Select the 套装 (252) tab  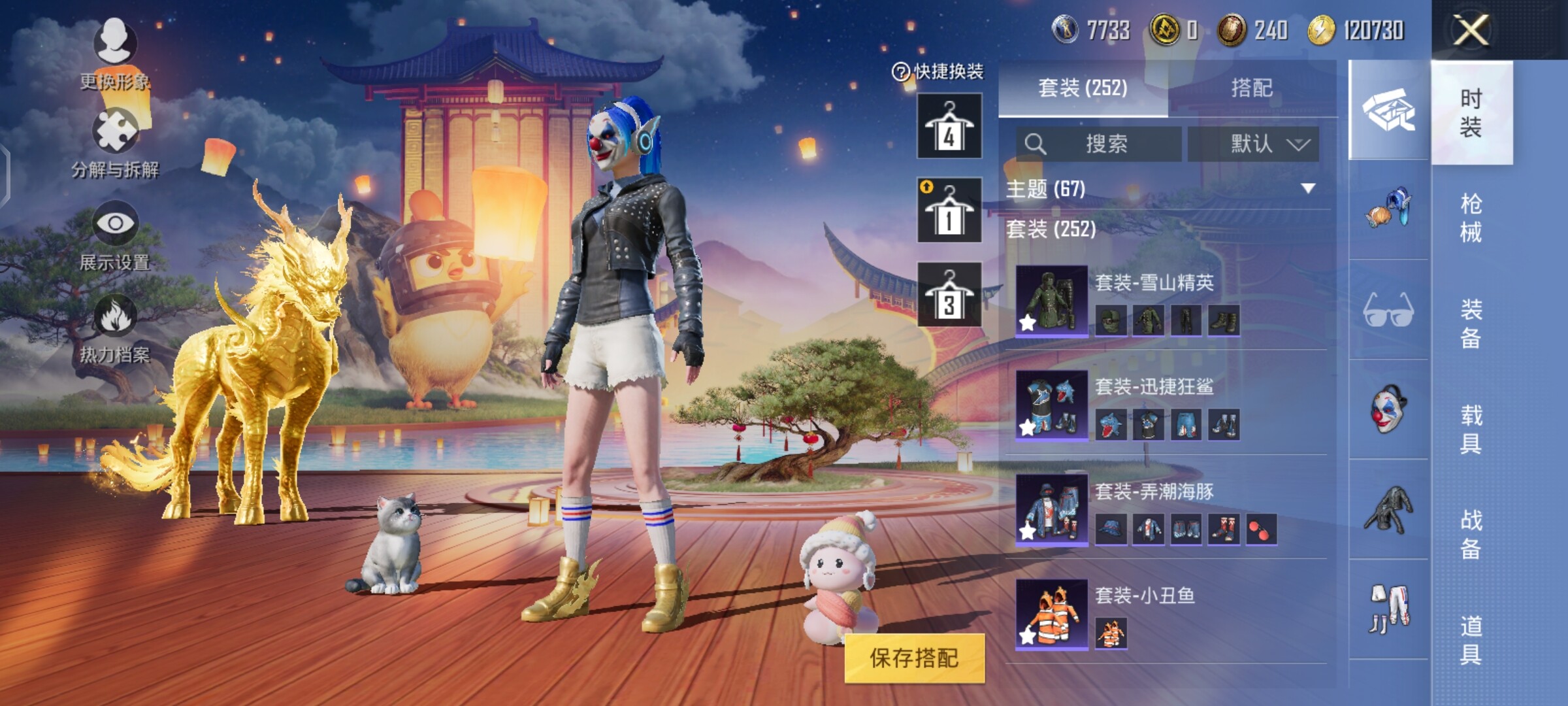click(x=1083, y=88)
